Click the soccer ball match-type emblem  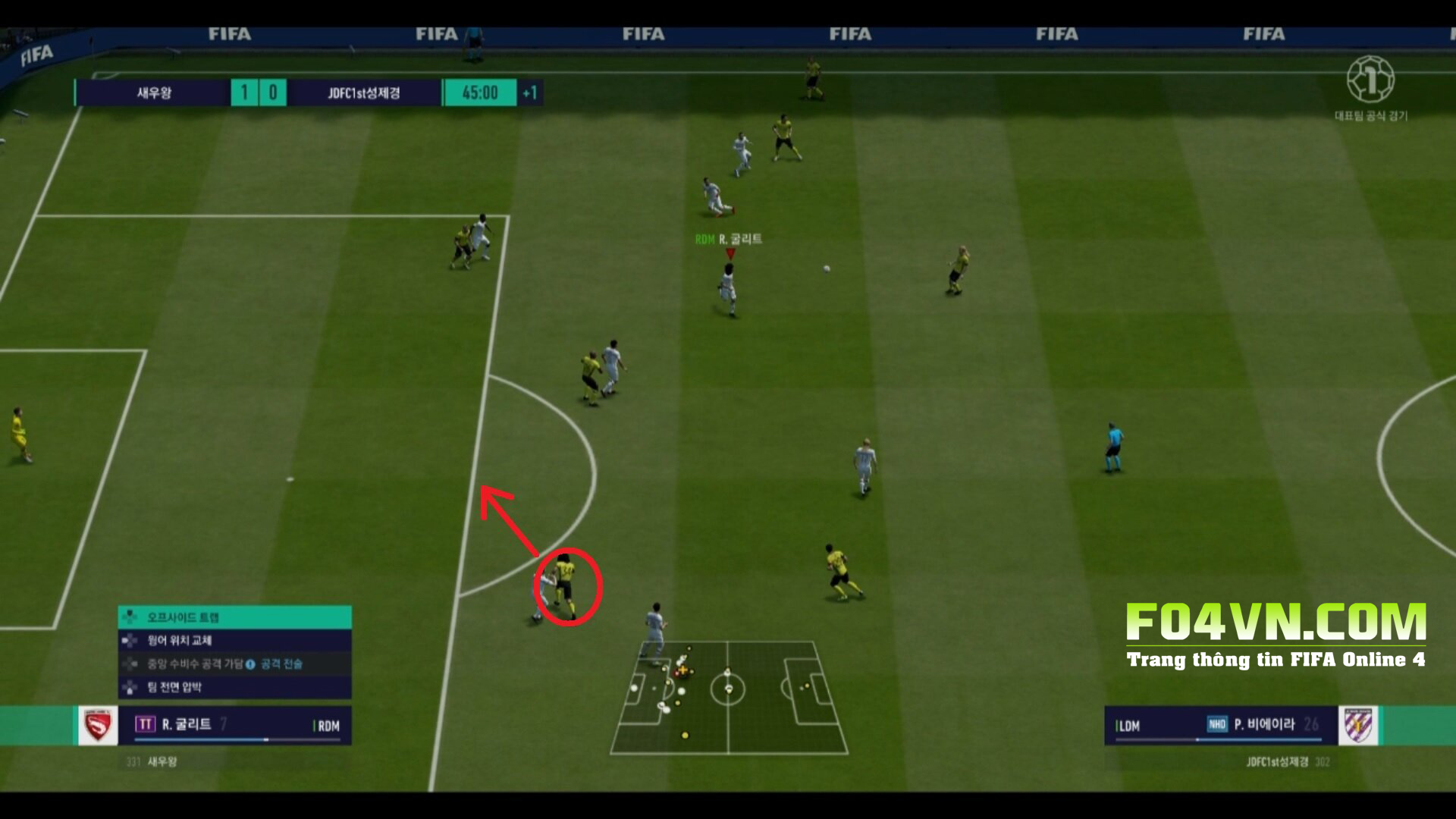click(1370, 80)
